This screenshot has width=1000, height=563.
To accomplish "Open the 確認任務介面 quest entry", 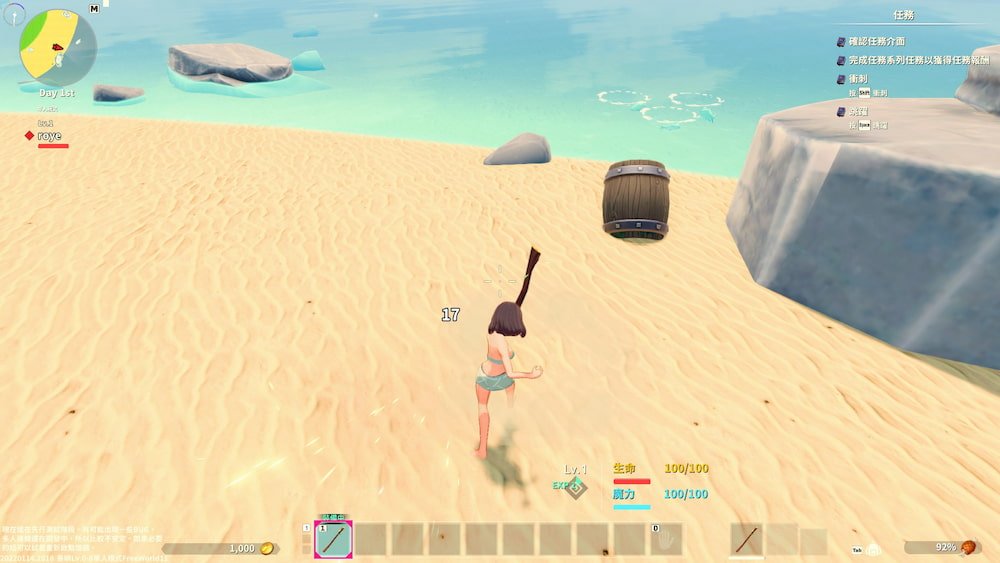I will 877,42.
